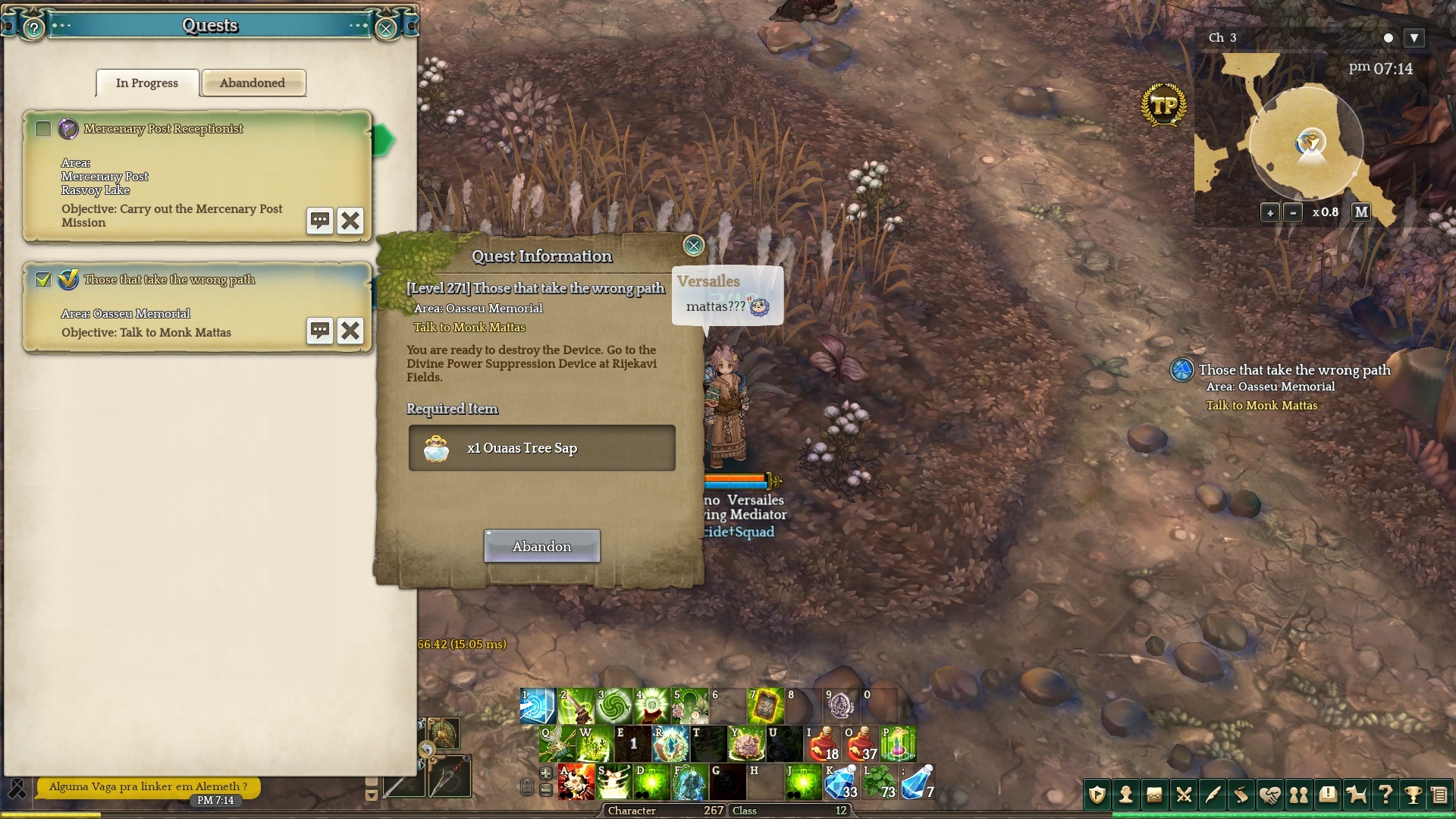Viewport: 1456px width, 819px height.
Task: Zoom in the minimap with plus button
Action: [1270, 212]
